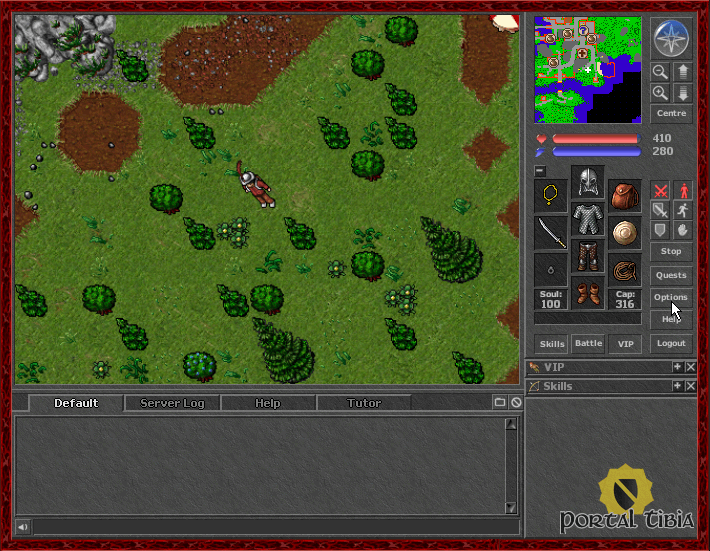Click the minimap
Image resolution: width=710 pixels, height=551 pixels.
point(587,69)
